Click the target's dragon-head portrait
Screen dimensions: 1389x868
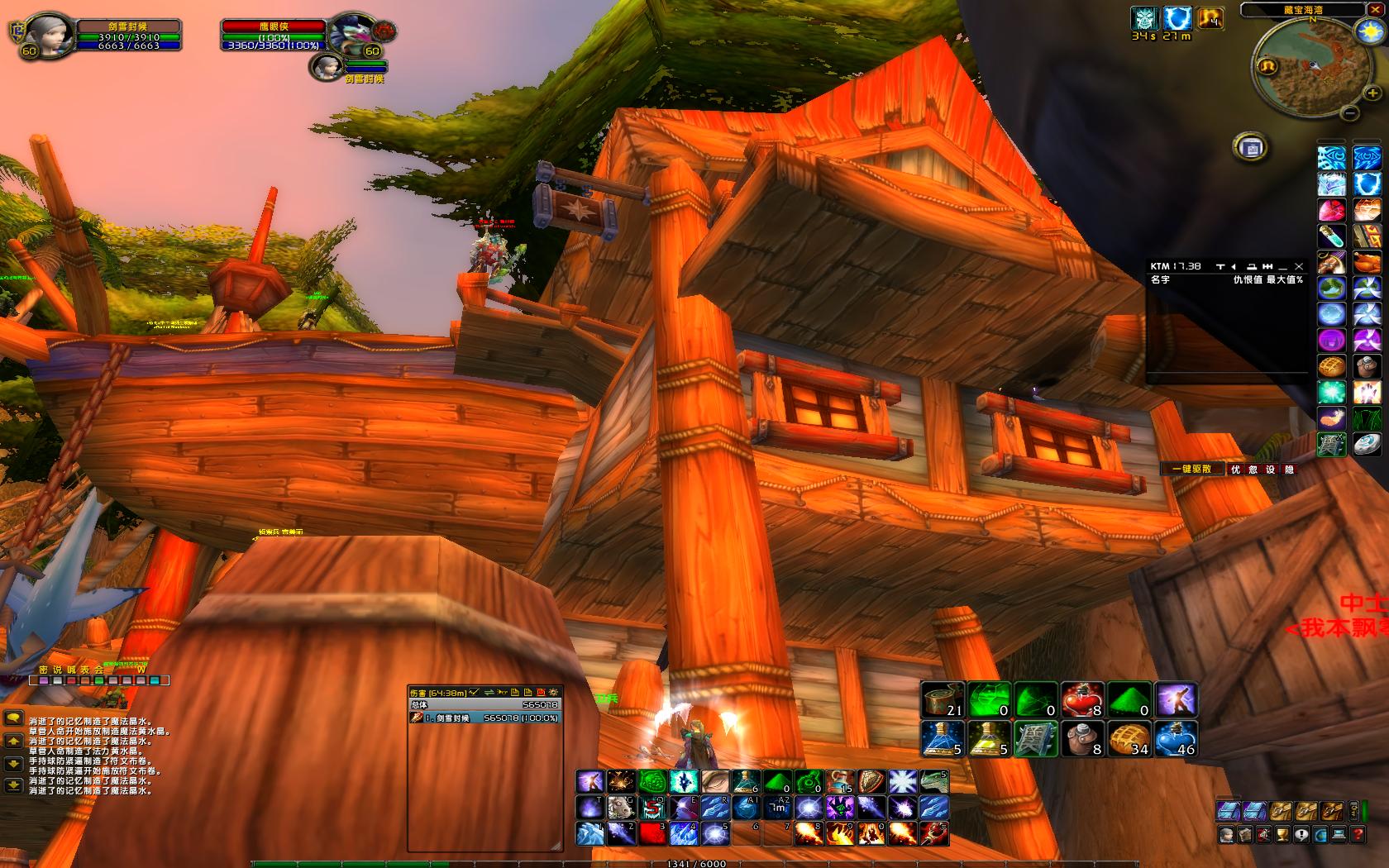point(351,36)
